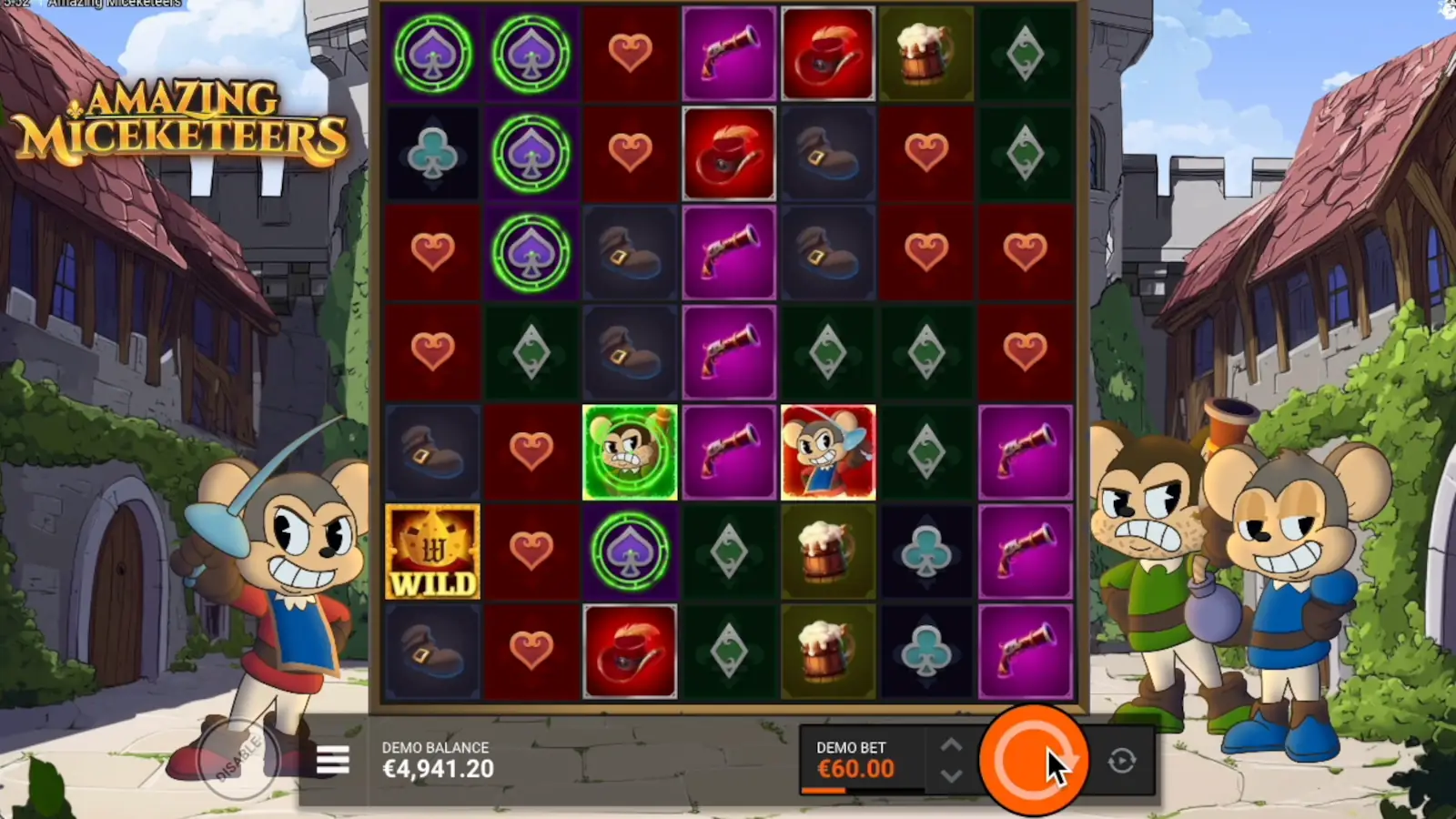Viewport: 1456px width, 819px height.
Task: Click the Amazing Miceketeers title in the top bar
Action: [x=114, y=3]
